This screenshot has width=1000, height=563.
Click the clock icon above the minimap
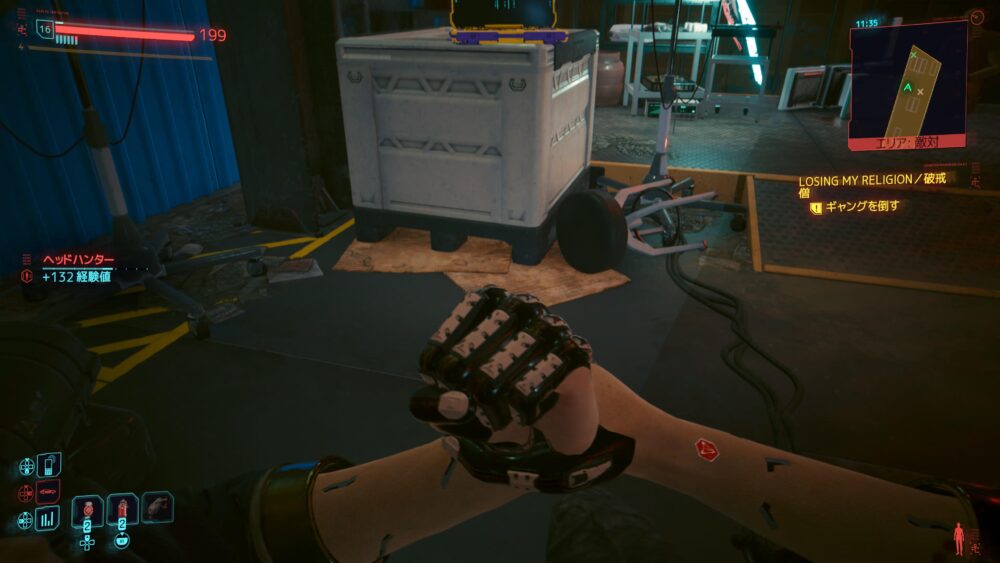tap(976, 17)
